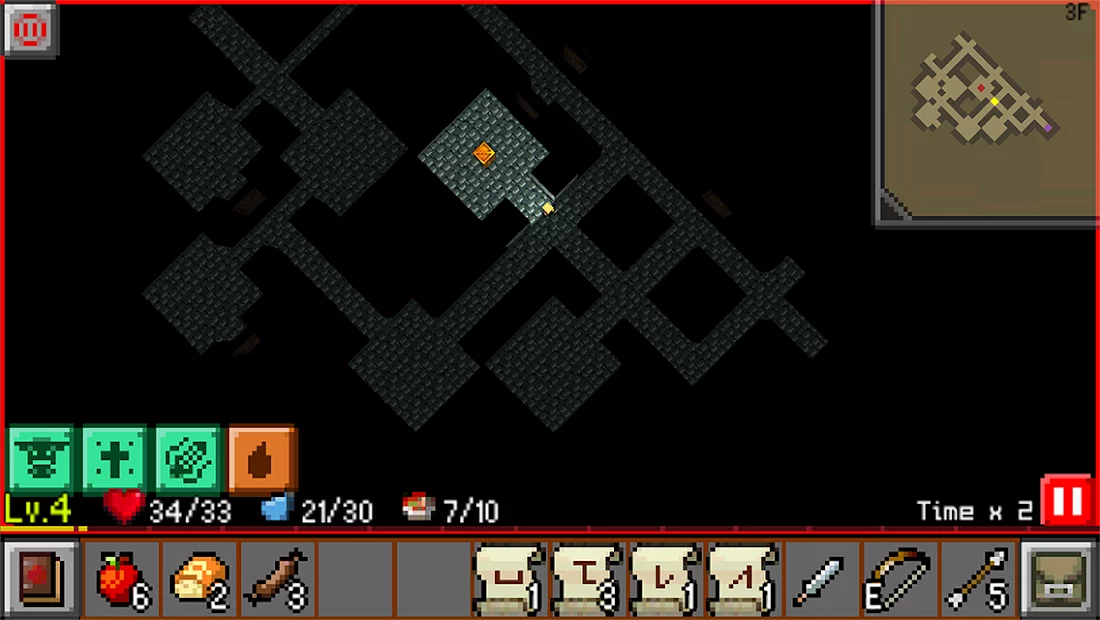Open the dungeon minimap
This screenshot has height=620, width=1100.
point(986,112)
